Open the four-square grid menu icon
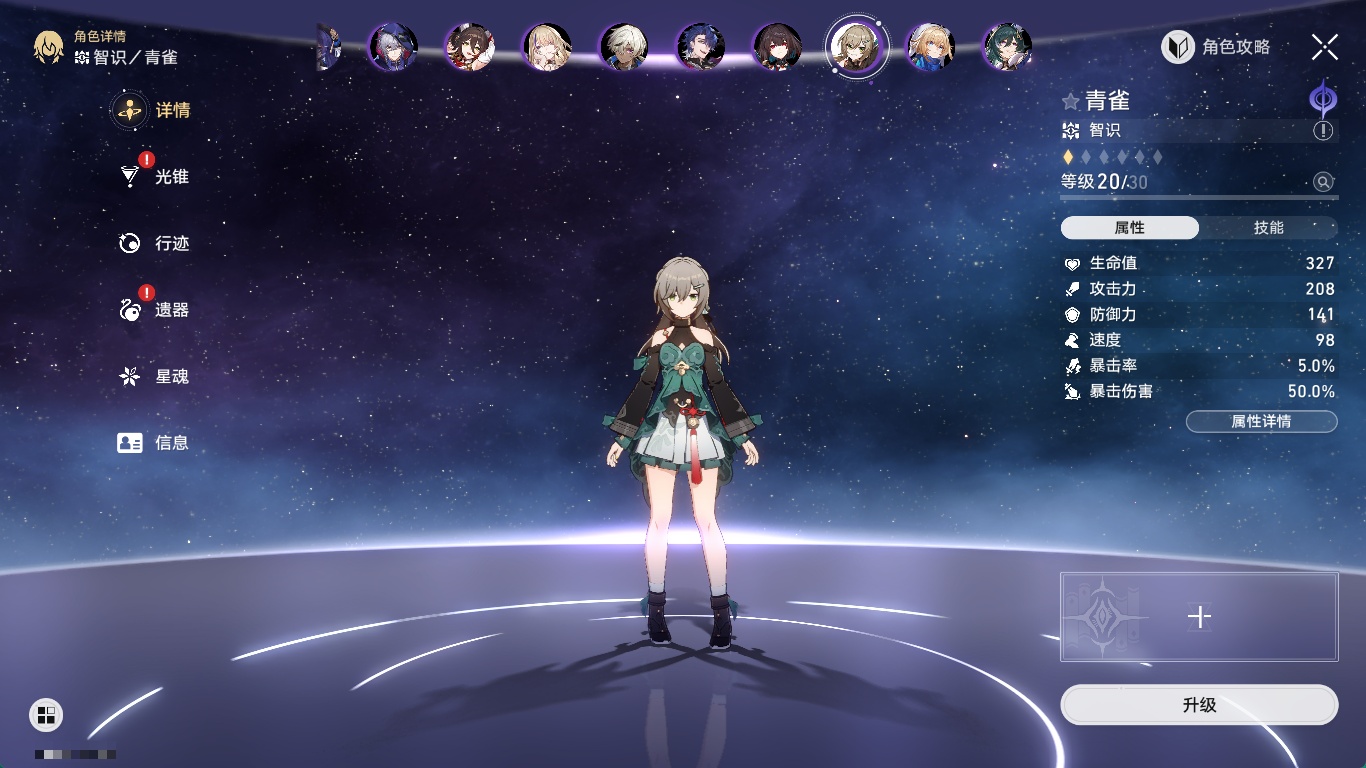This screenshot has height=768, width=1366. [x=46, y=714]
